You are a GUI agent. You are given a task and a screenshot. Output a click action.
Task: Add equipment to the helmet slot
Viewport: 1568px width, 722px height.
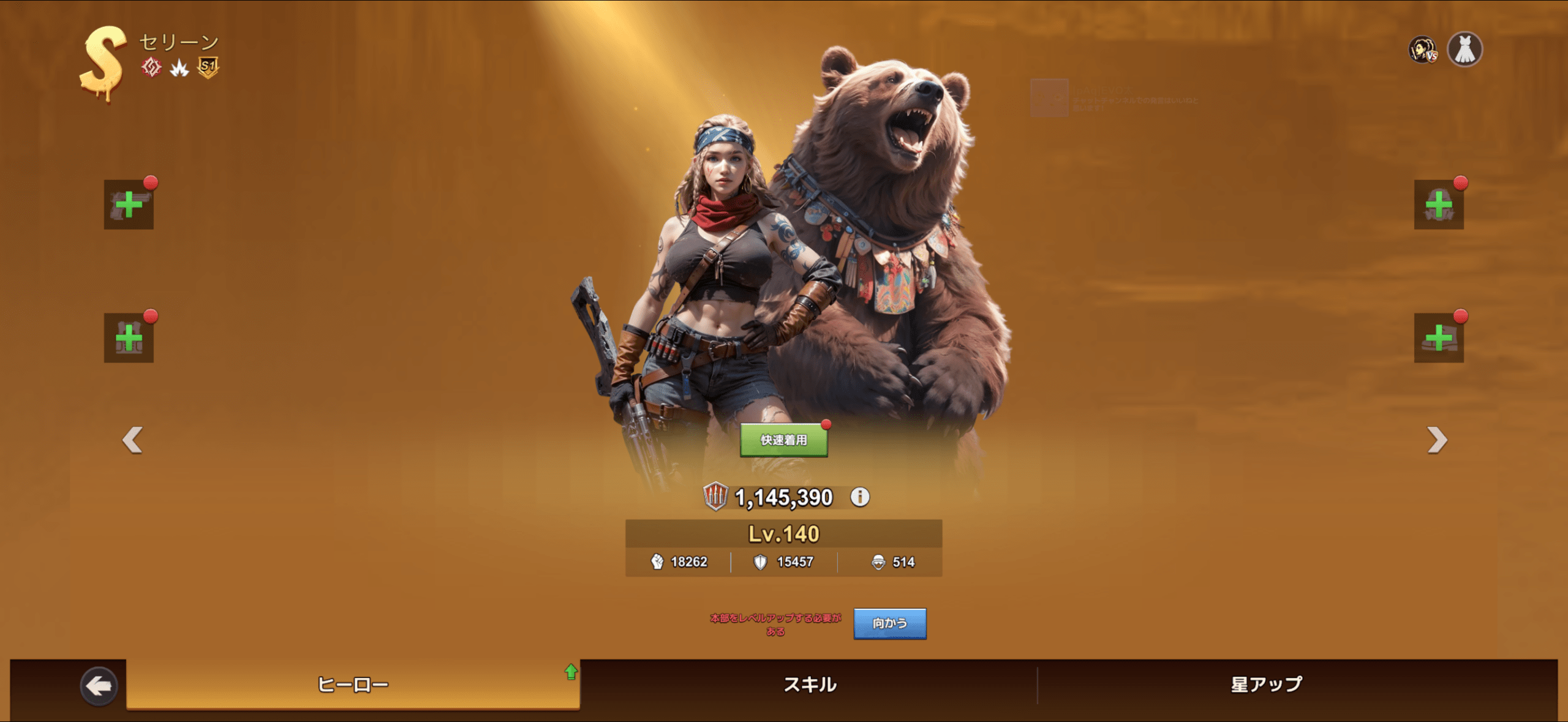1439,205
